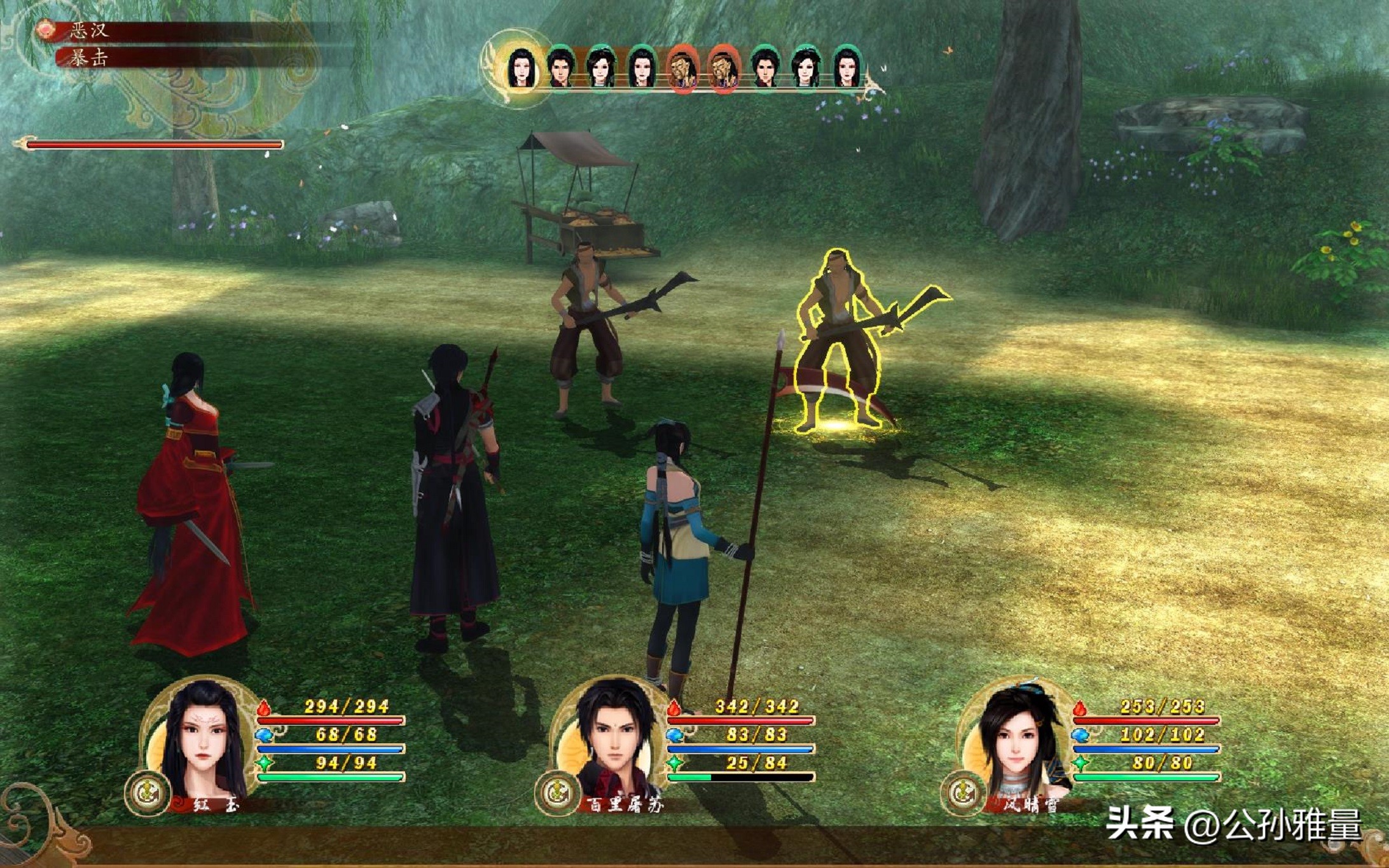Select 红玉's large portrait in party panel
The image size is (1389, 868).
tap(202, 741)
